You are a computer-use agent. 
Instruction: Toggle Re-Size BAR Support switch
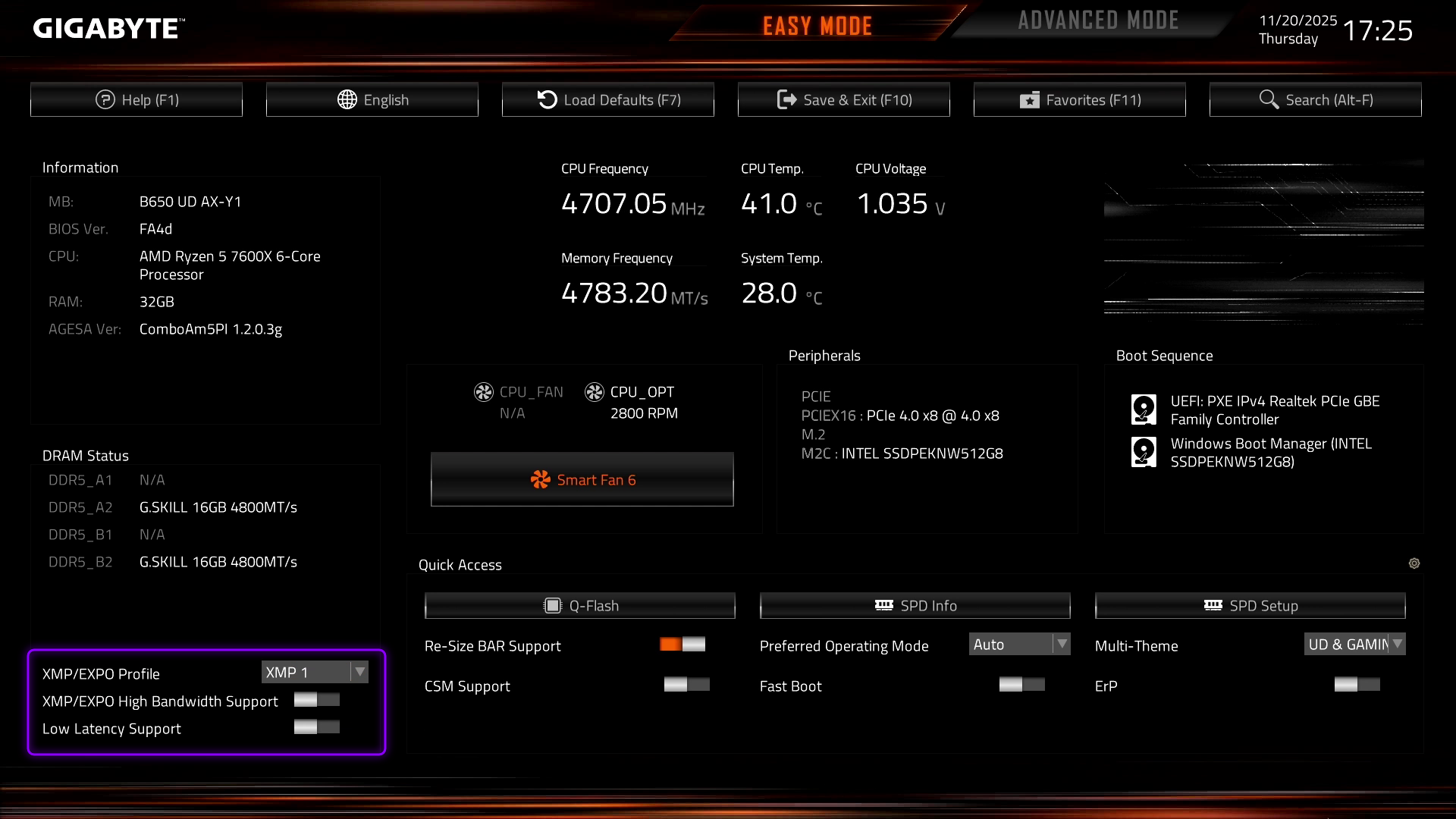click(x=682, y=645)
